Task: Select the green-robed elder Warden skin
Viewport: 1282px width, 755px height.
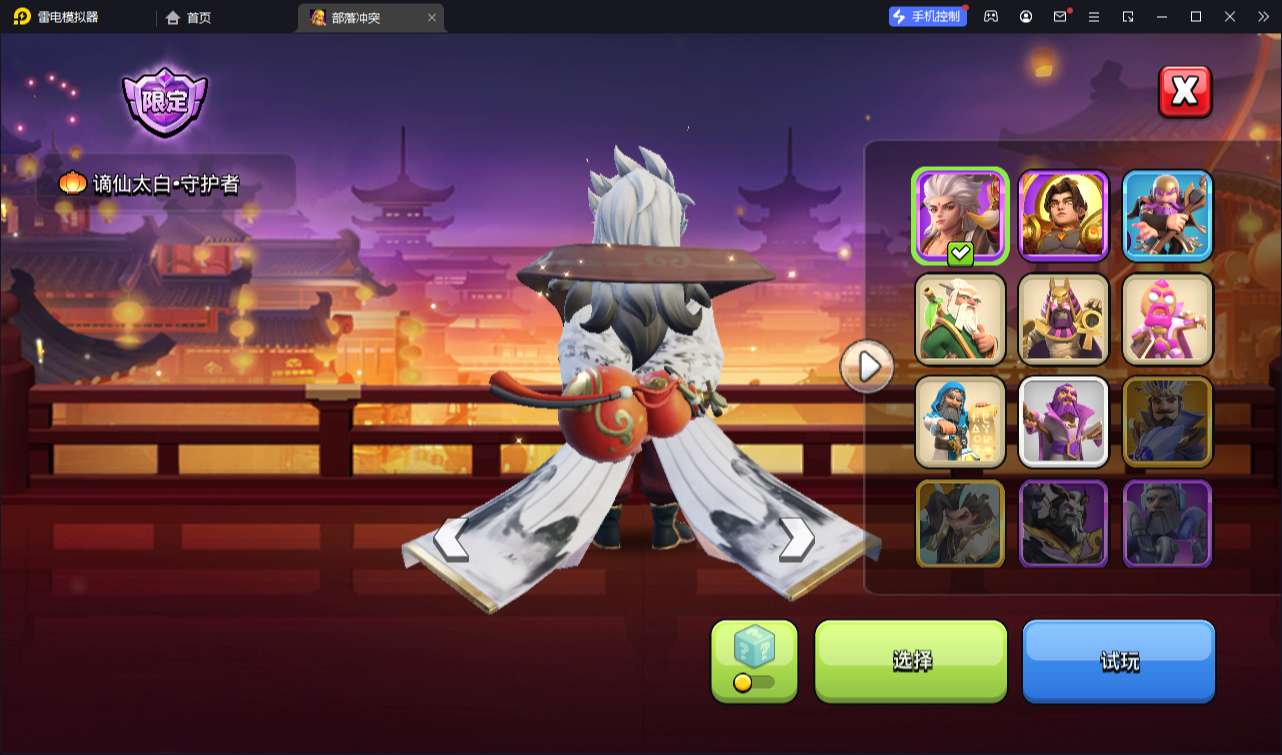Action: [x=959, y=319]
